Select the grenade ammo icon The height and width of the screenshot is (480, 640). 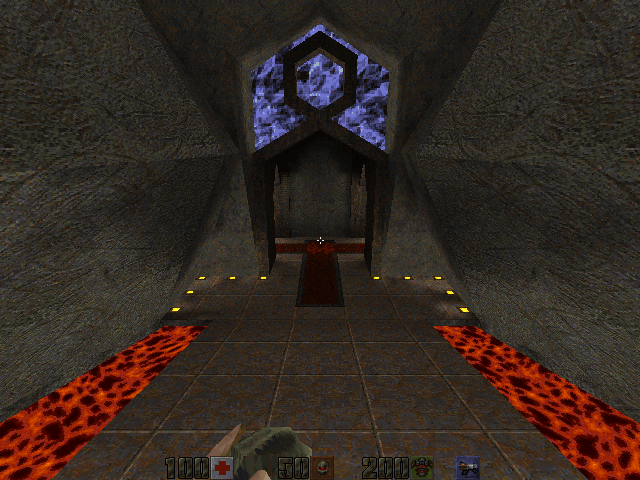click(x=322, y=467)
